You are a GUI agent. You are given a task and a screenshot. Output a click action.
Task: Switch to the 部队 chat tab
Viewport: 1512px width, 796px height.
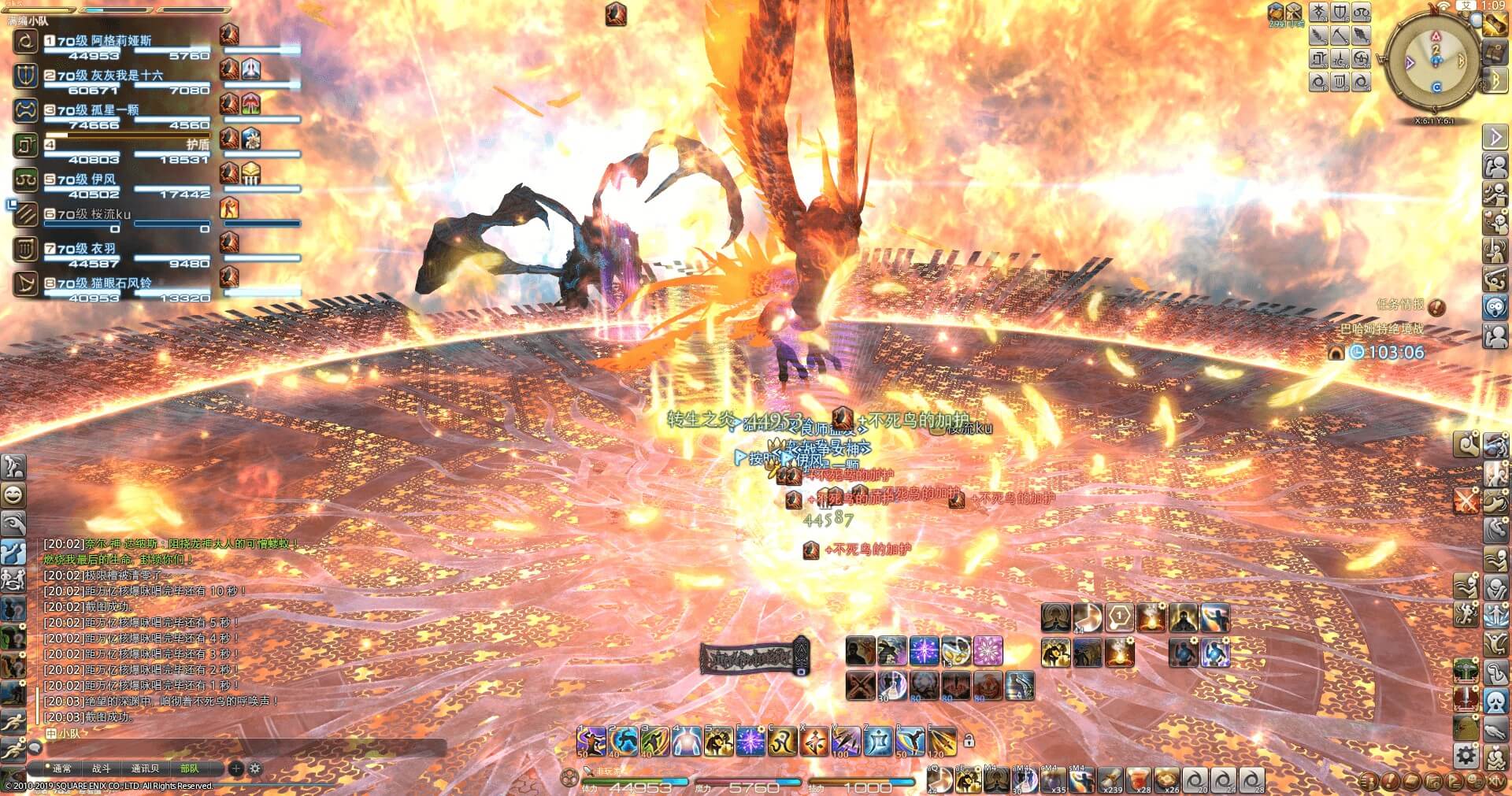pyautogui.click(x=190, y=768)
